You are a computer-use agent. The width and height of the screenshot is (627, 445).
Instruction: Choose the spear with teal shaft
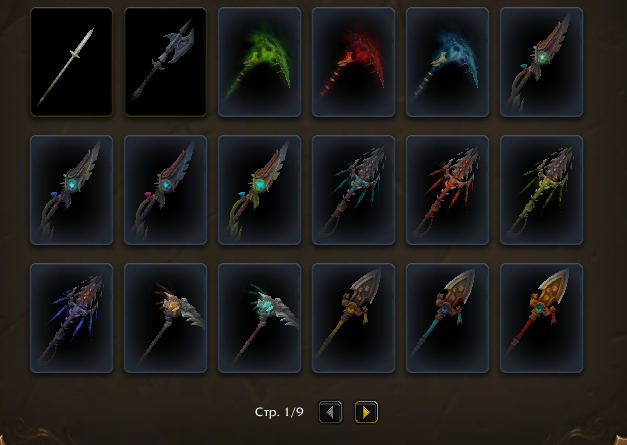447,318
